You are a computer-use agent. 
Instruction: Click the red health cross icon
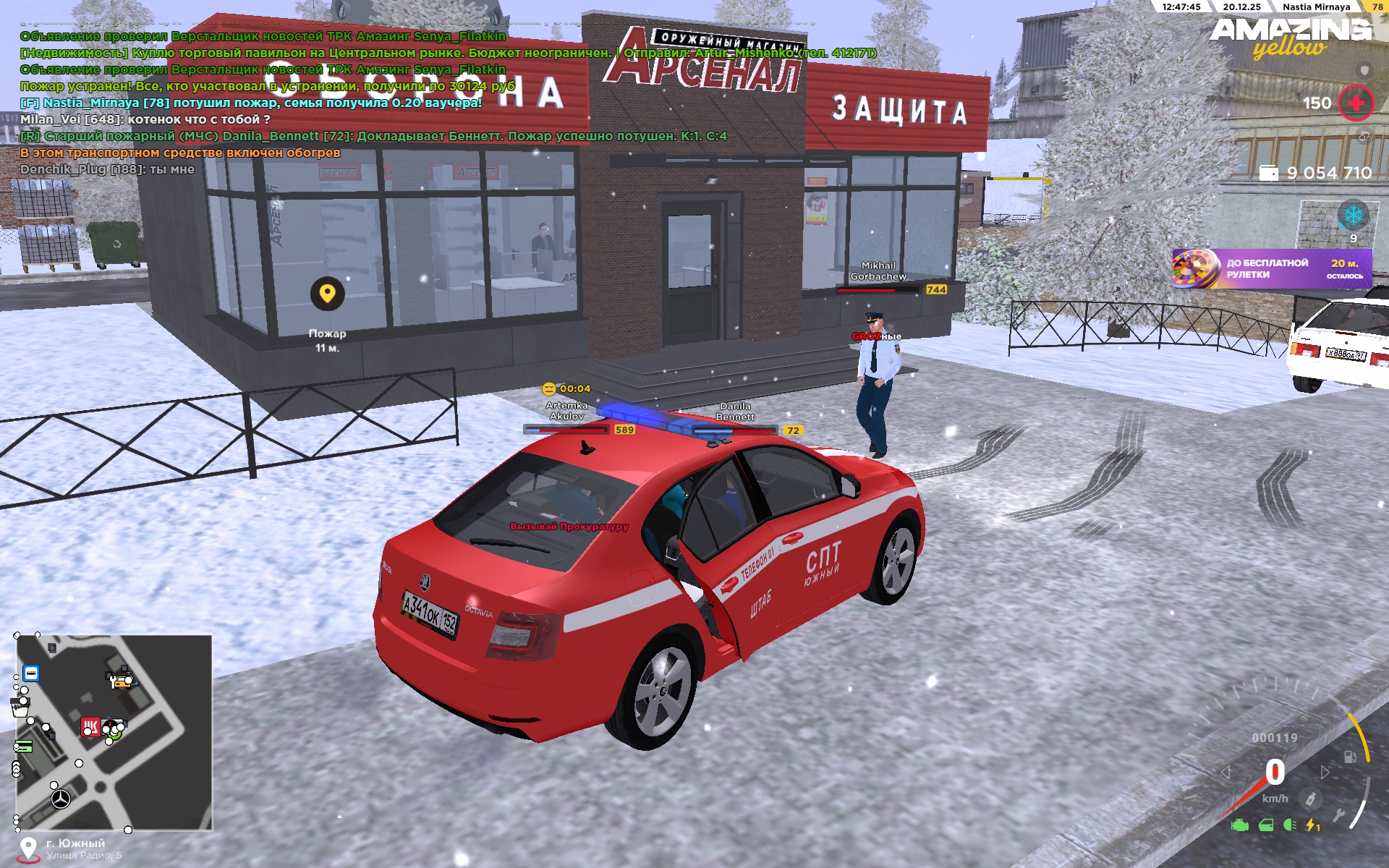pyautogui.click(x=1356, y=103)
